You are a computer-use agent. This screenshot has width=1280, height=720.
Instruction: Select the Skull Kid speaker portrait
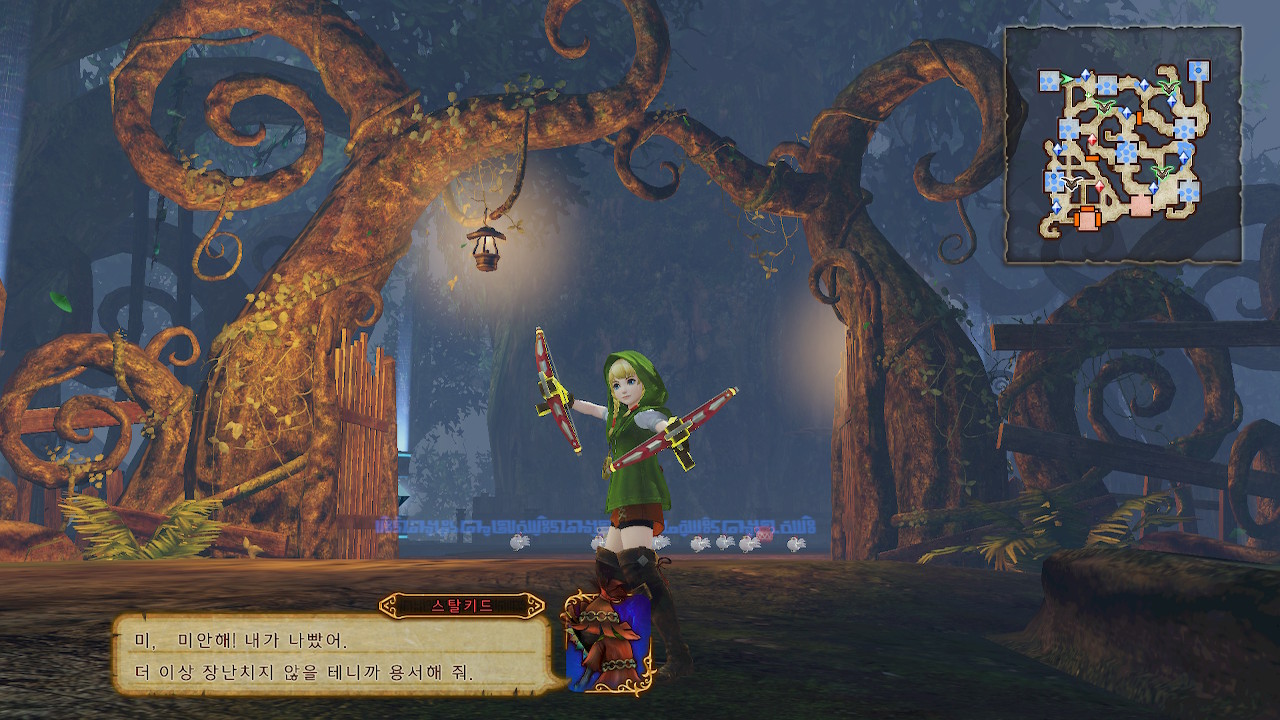click(x=608, y=642)
